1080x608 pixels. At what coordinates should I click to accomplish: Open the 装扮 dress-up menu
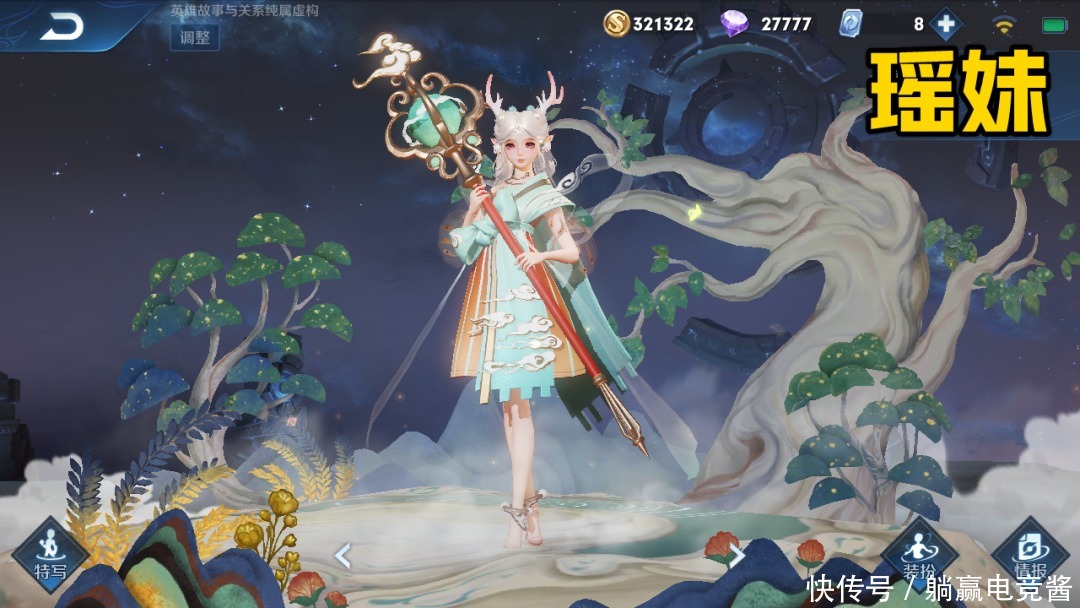(x=918, y=556)
